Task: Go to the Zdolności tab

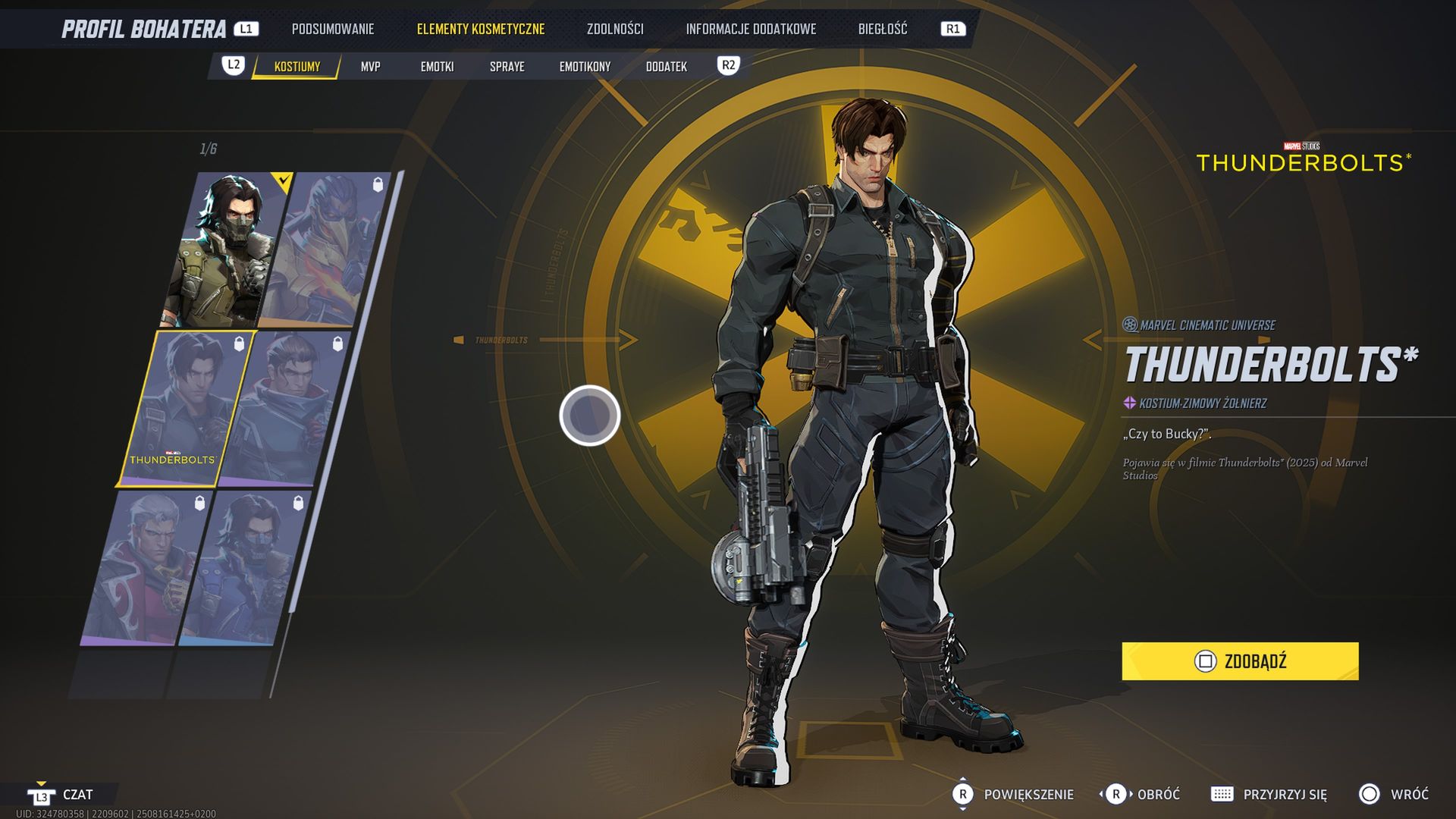Action: [x=614, y=30]
